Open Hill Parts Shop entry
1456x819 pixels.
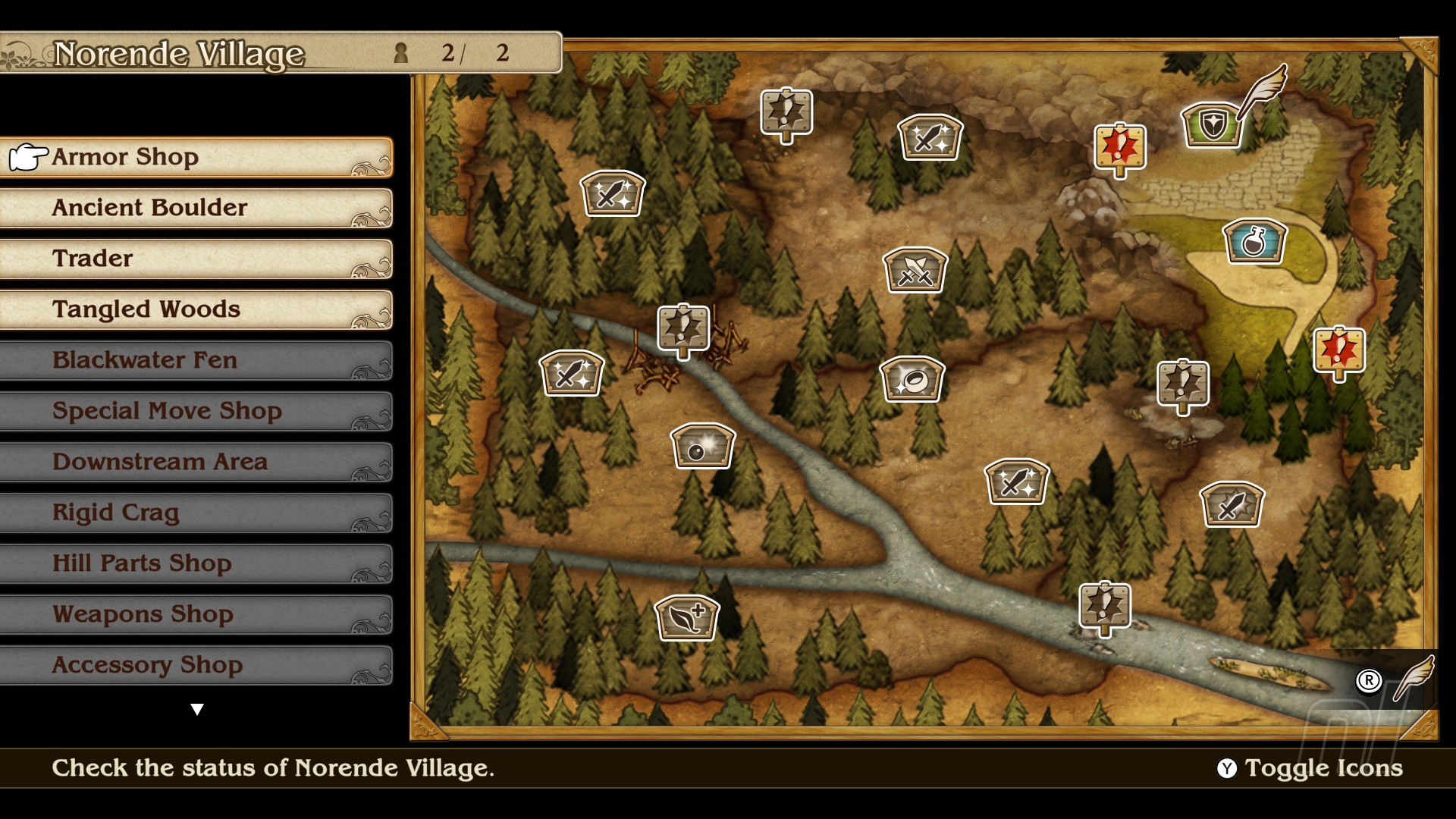coord(197,563)
